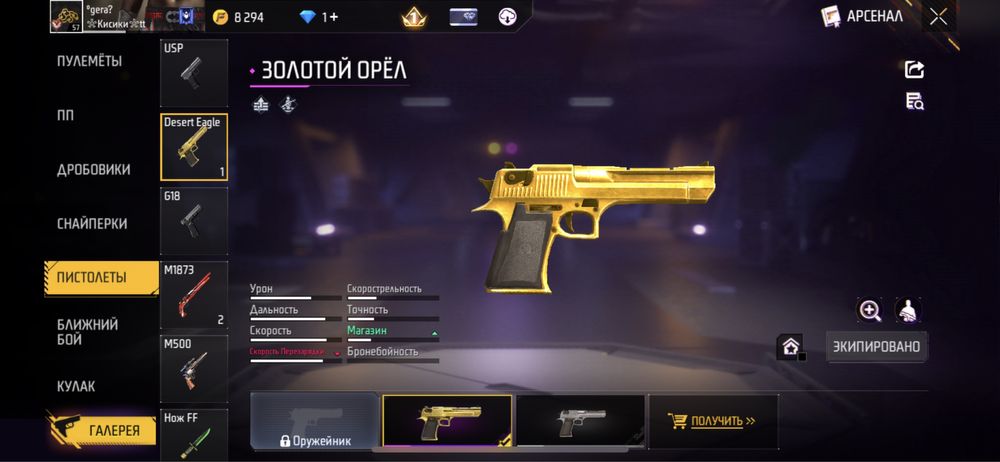
Task: Choose the silver Desert Eagle skin
Action: pyautogui.click(x=580, y=421)
